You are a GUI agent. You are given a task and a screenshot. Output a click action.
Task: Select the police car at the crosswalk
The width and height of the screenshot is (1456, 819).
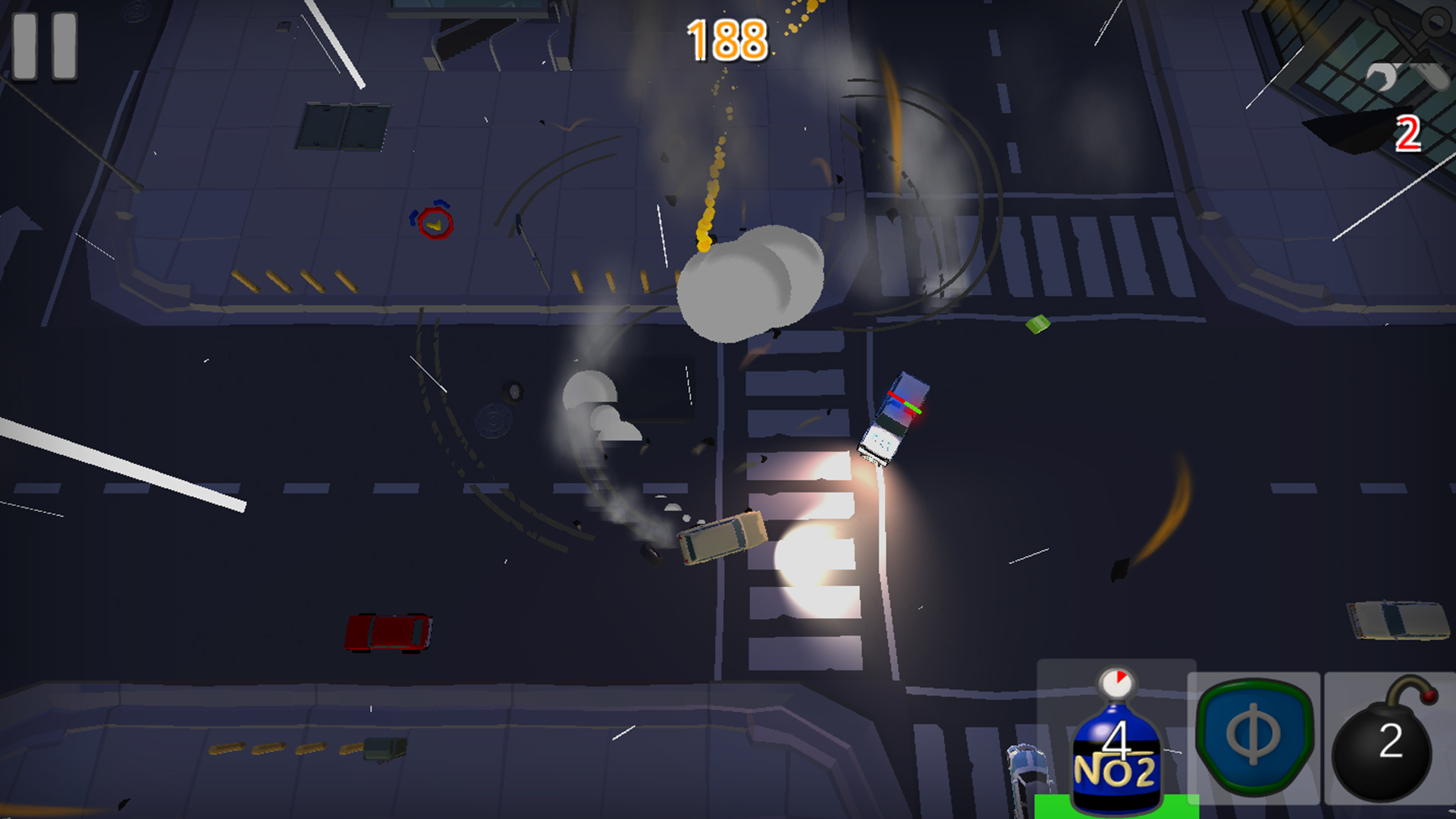tap(895, 421)
